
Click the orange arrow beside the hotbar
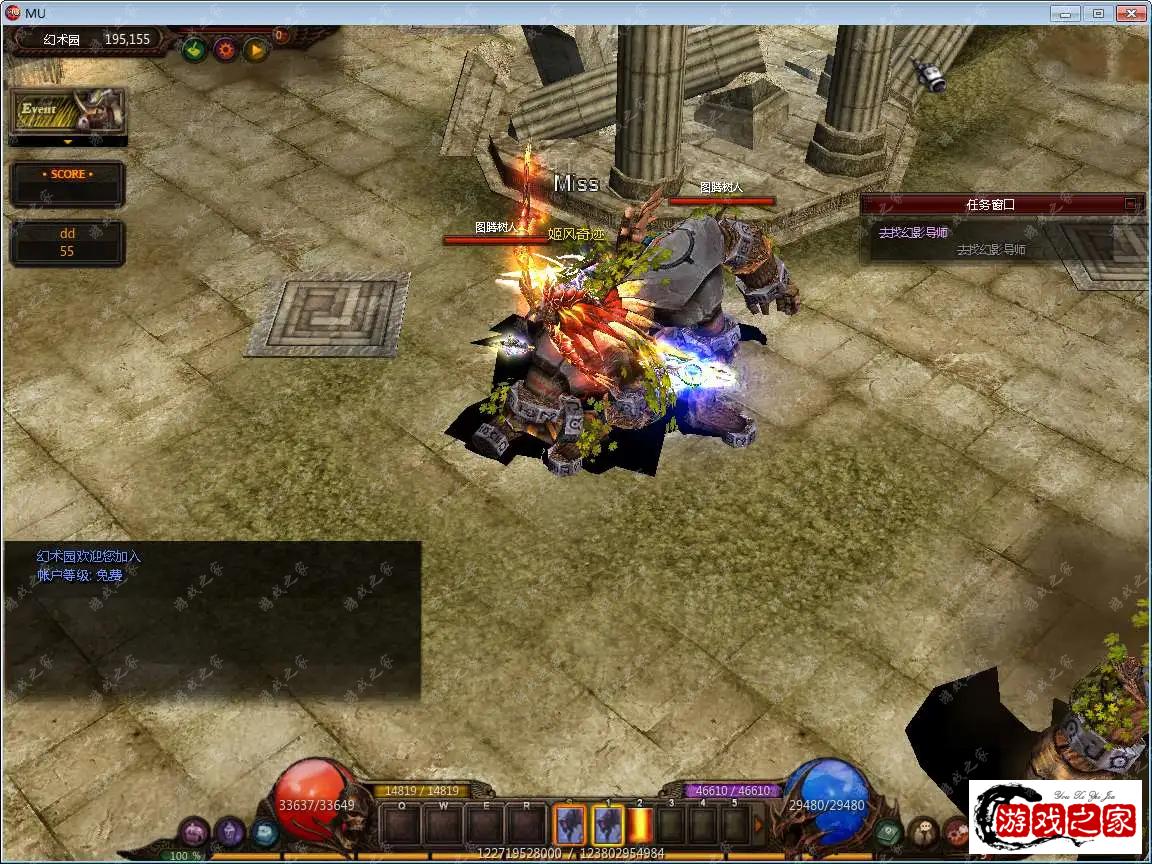coord(759,826)
